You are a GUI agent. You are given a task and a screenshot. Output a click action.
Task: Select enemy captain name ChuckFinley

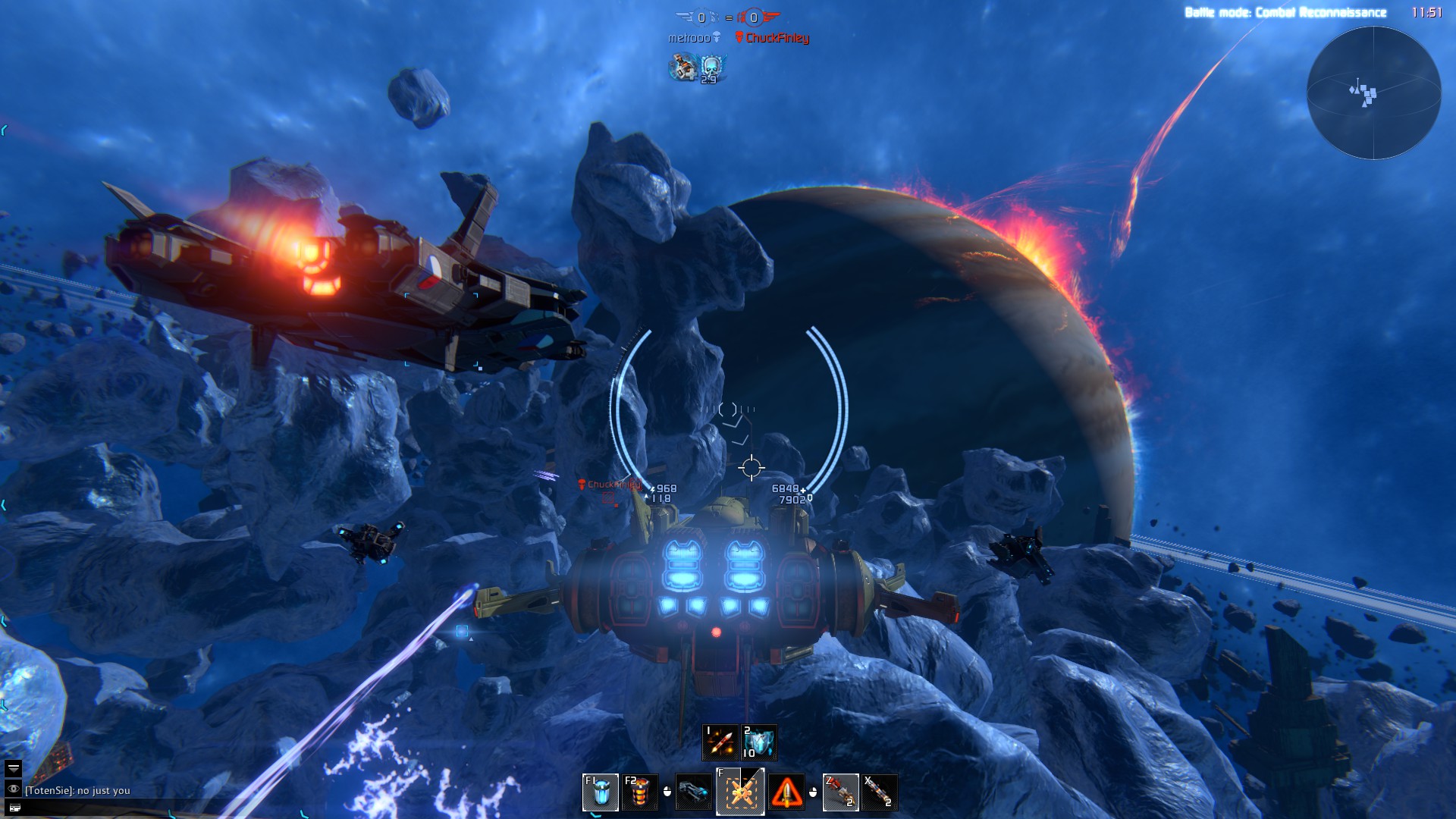(x=777, y=38)
